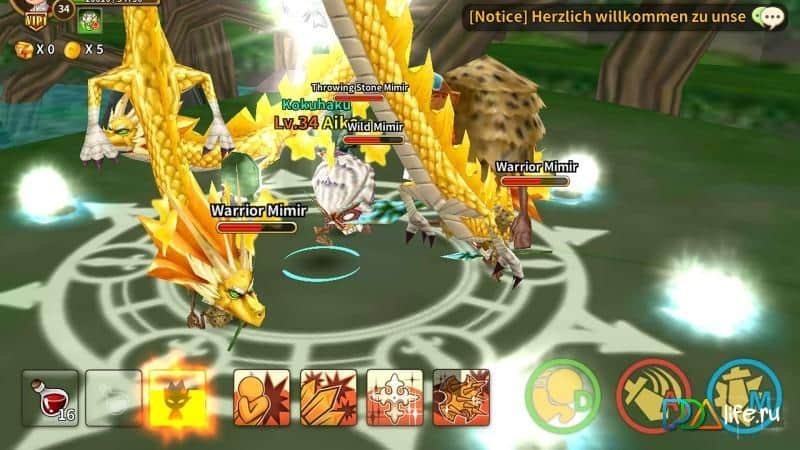The image size is (800, 450).
Task: Open the player portrait with VIP badge
Action: 28,14
